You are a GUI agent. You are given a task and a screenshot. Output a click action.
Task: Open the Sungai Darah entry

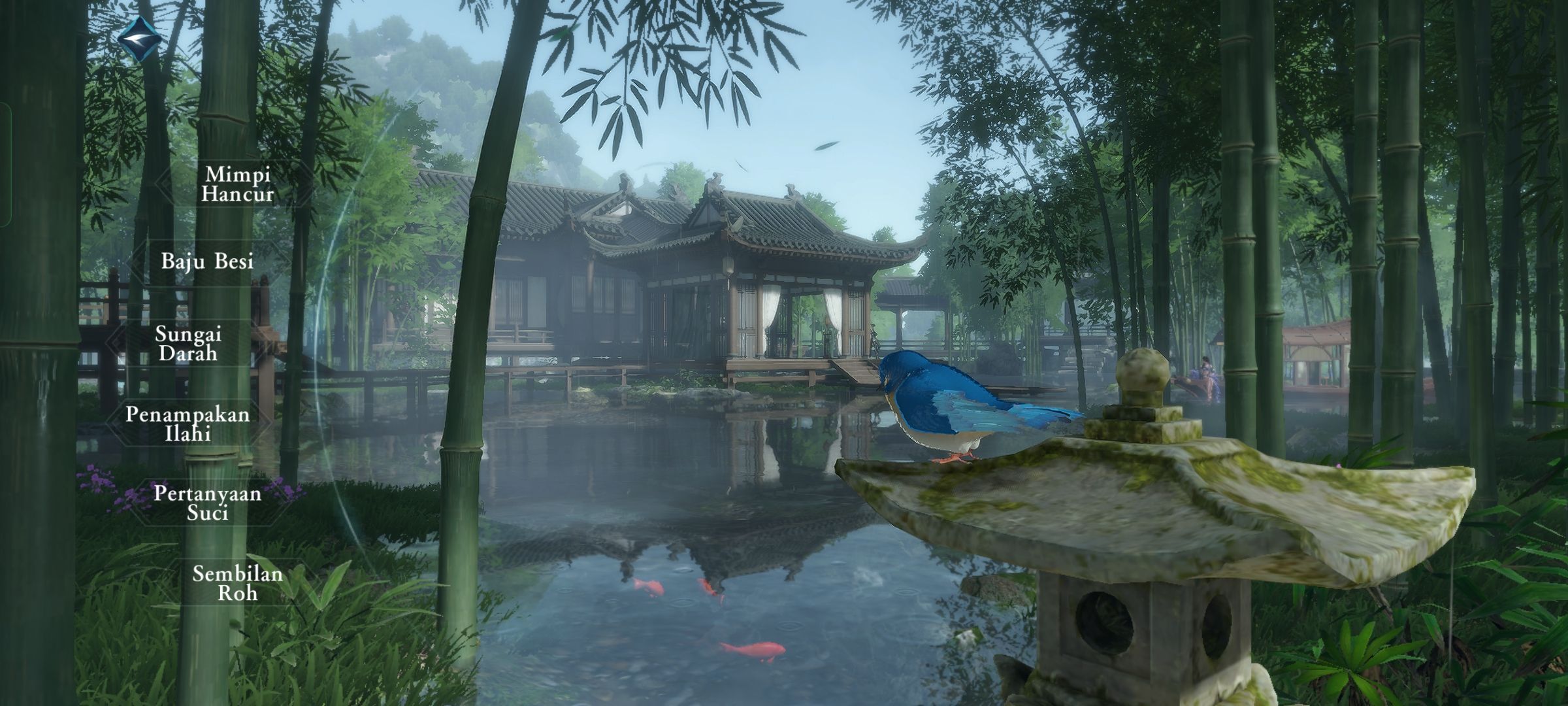click(188, 344)
